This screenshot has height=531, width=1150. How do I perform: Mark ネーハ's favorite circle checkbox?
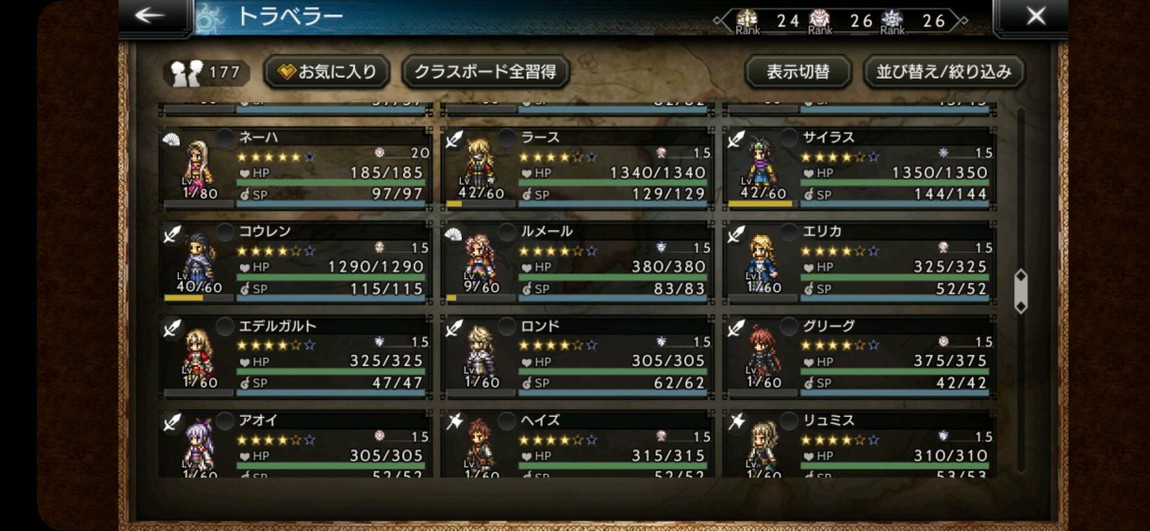[225, 137]
